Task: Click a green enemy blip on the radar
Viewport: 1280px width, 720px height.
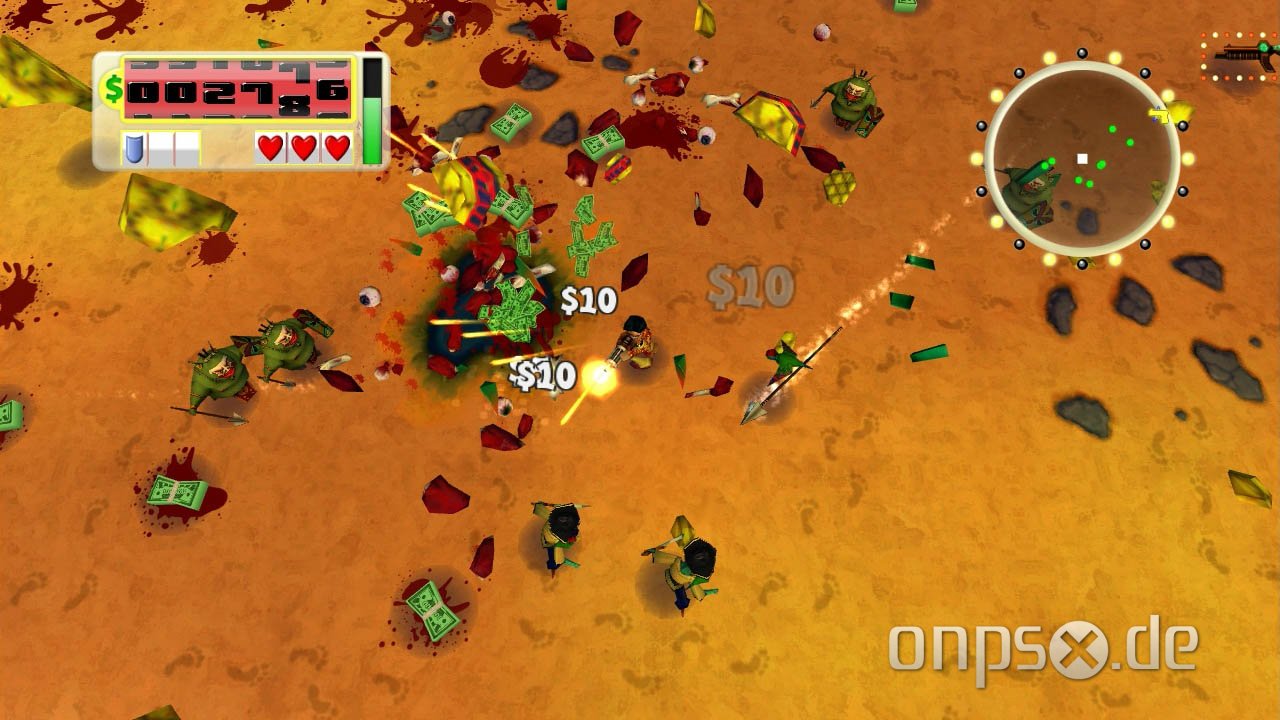Action: (1112, 128)
